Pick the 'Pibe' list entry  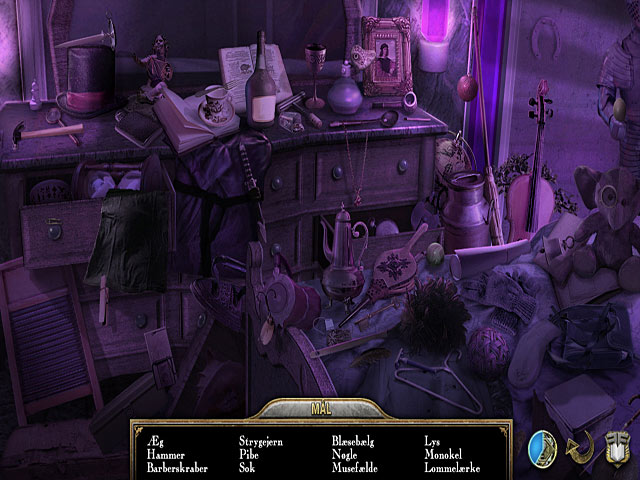pyautogui.click(x=250, y=453)
